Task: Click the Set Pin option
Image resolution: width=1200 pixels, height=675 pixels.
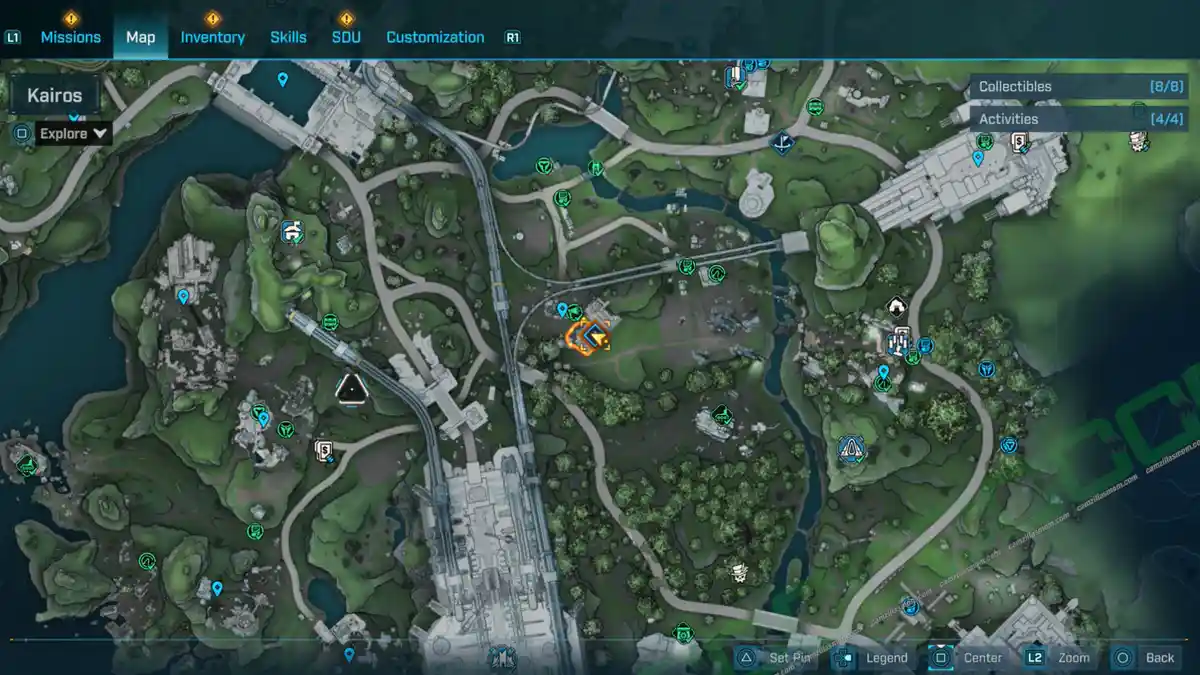Action: point(780,657)
